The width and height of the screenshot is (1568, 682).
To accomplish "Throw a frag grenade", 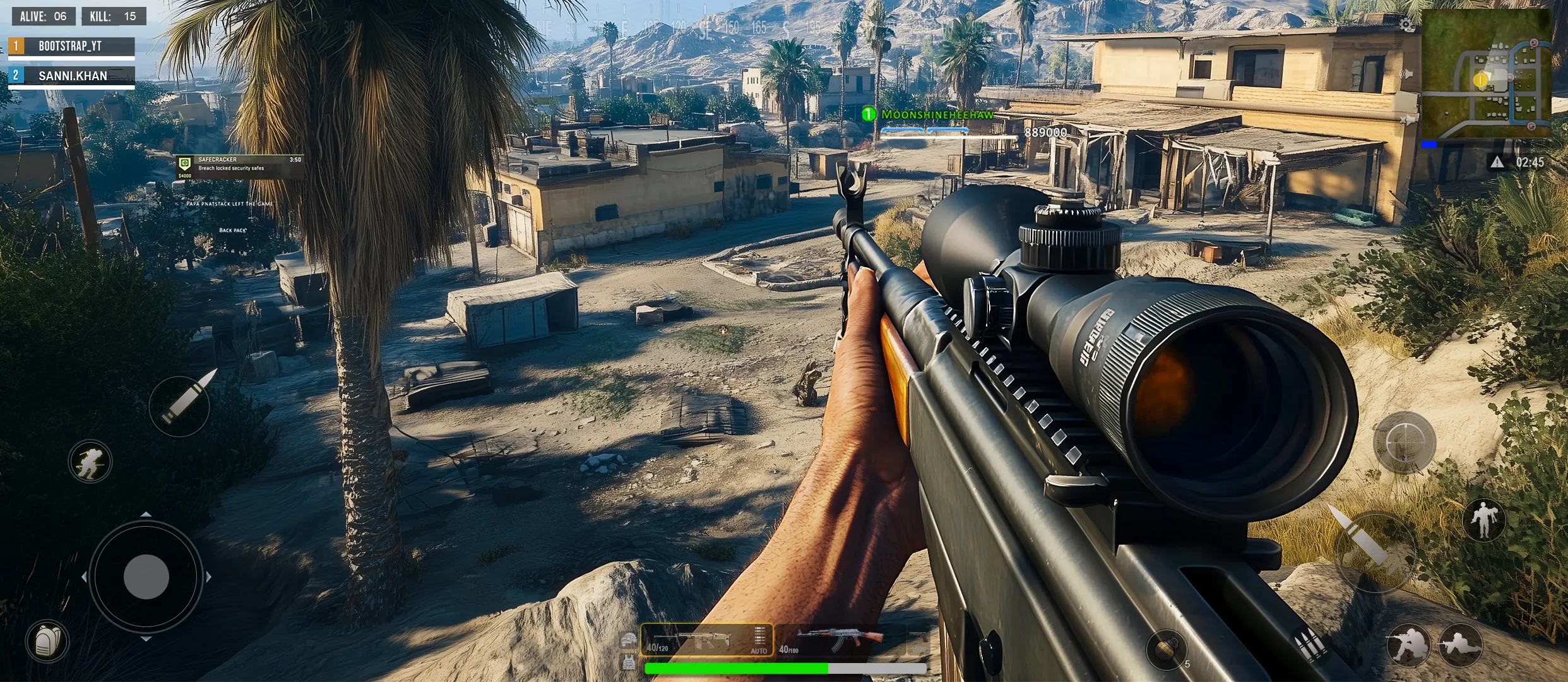I will click(x=1167, y=649).
